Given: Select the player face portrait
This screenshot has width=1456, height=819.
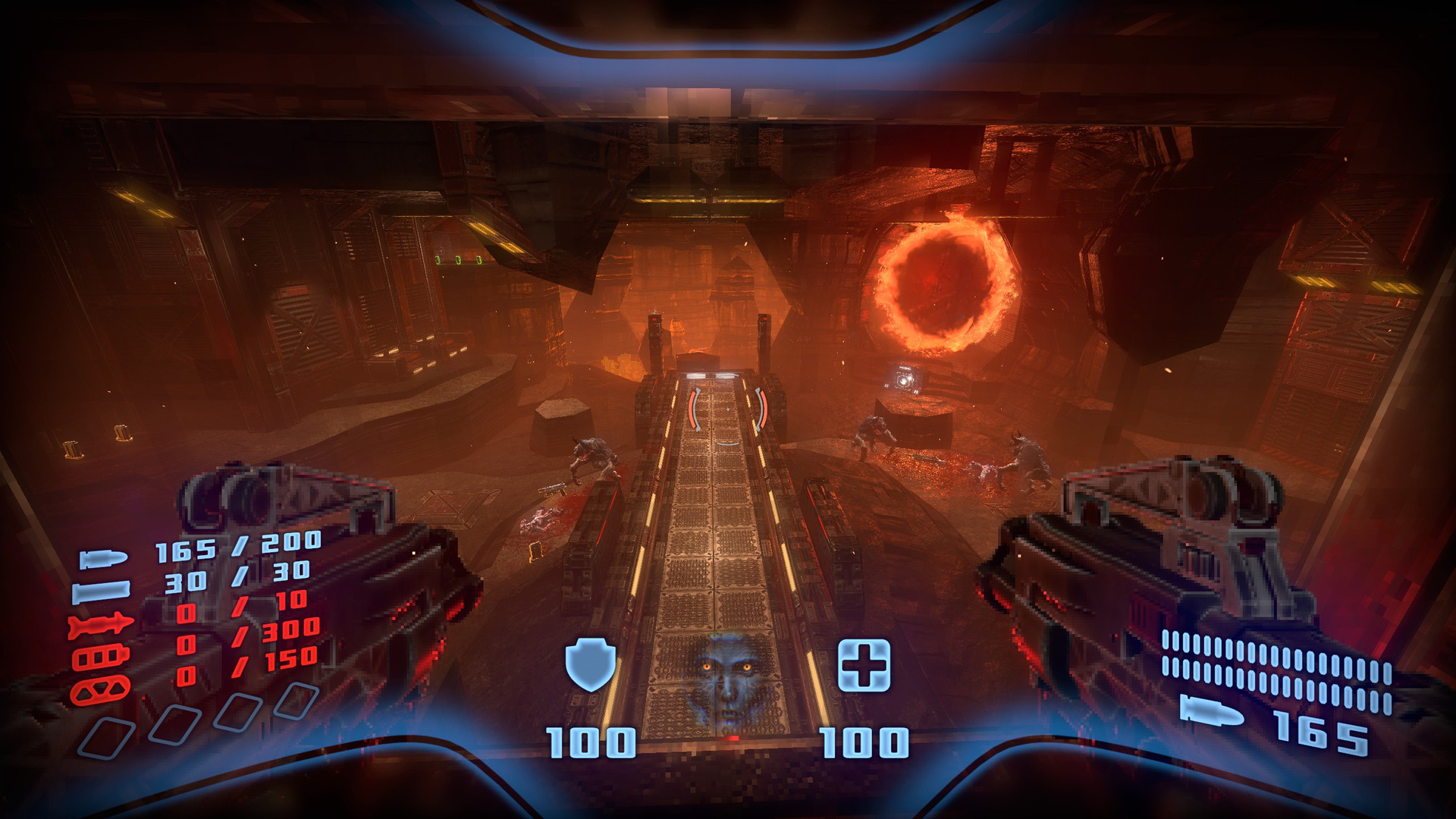Looking at the screenshot, I should coord(727,679).
